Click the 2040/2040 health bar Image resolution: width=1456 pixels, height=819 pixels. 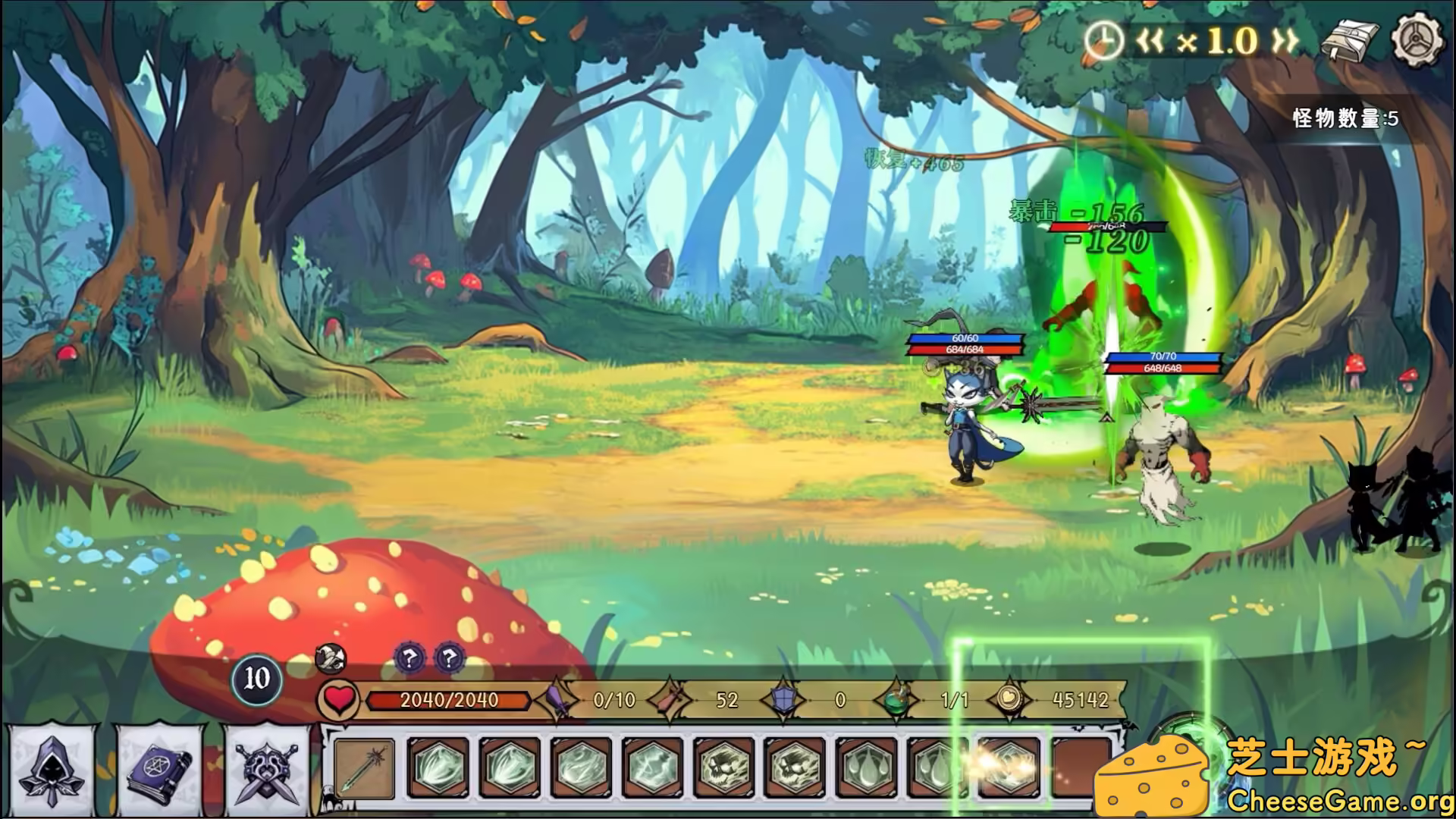[447, 701]
